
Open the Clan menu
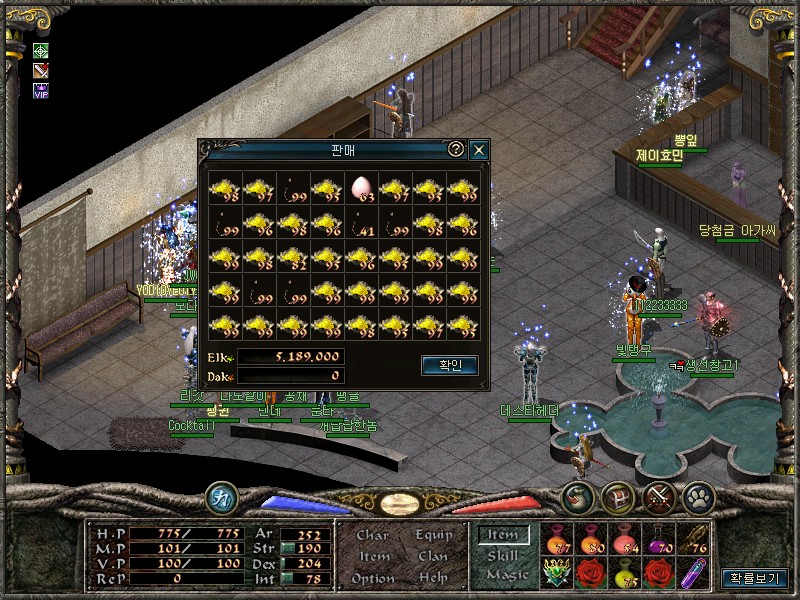click(432, 556)
